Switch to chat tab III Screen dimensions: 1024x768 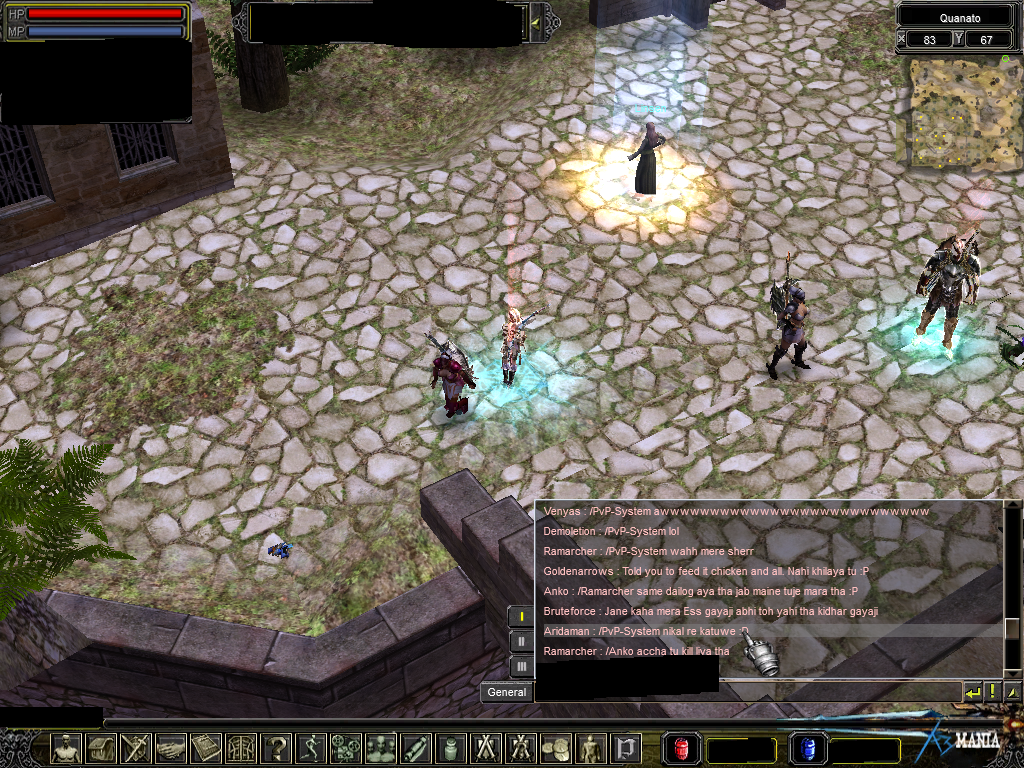click(521, 666)
